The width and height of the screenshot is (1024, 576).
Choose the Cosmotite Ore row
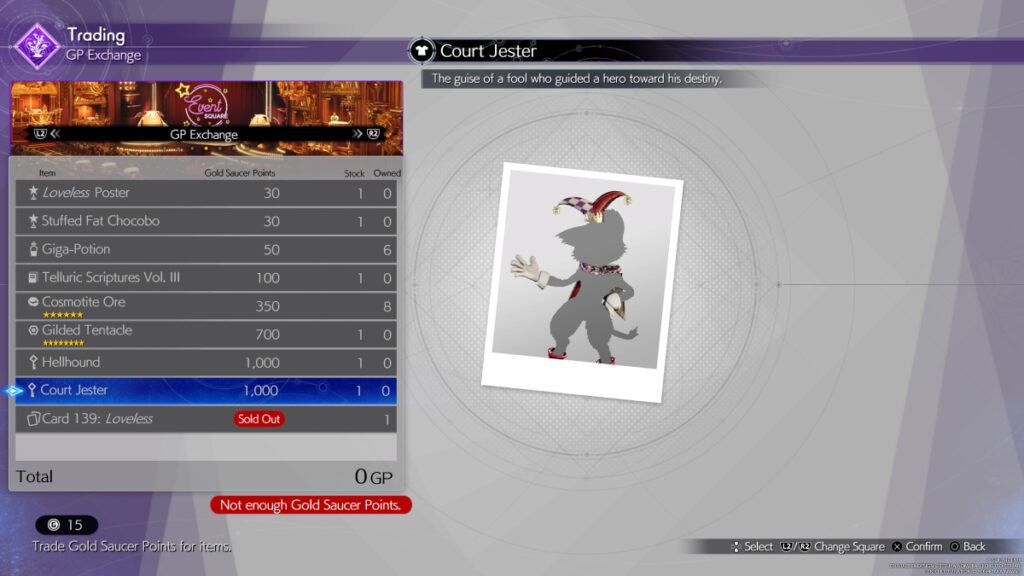[206, 305]
